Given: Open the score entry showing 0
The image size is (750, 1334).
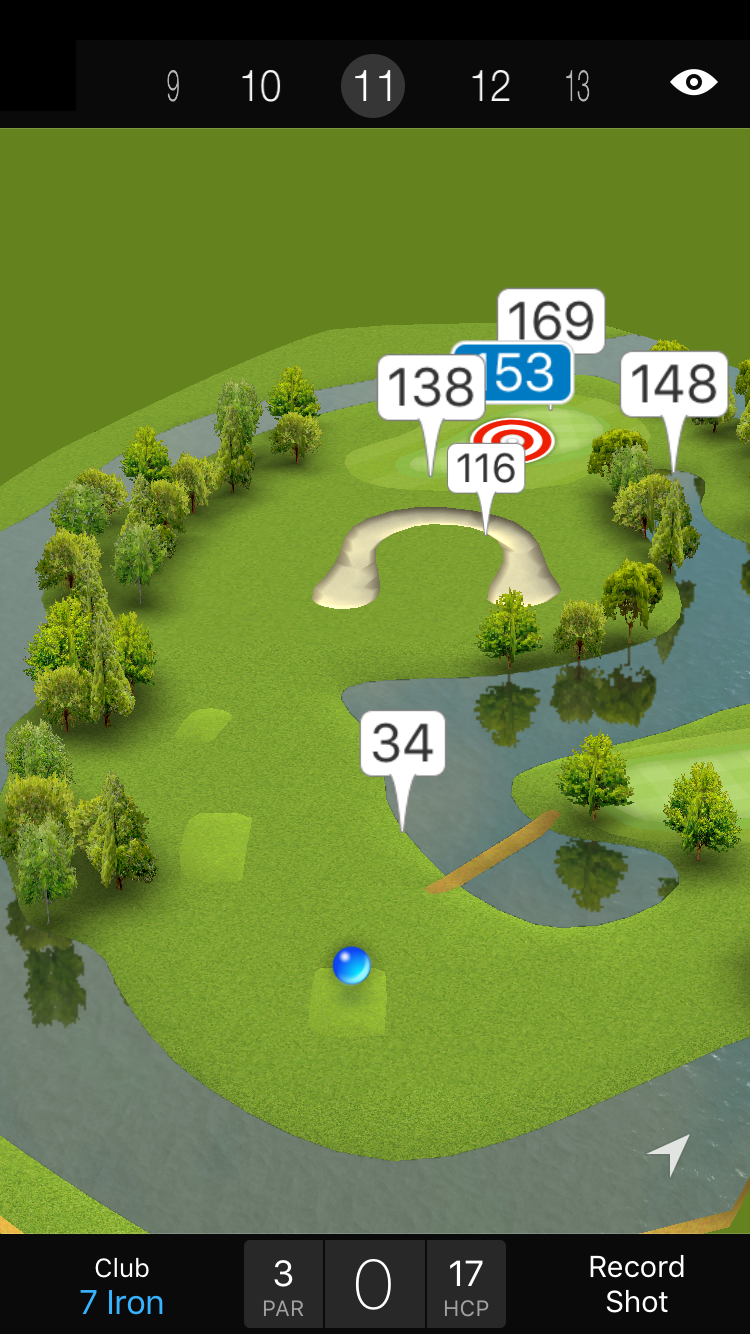Looking at the screenshot, I should (374, 1285).
